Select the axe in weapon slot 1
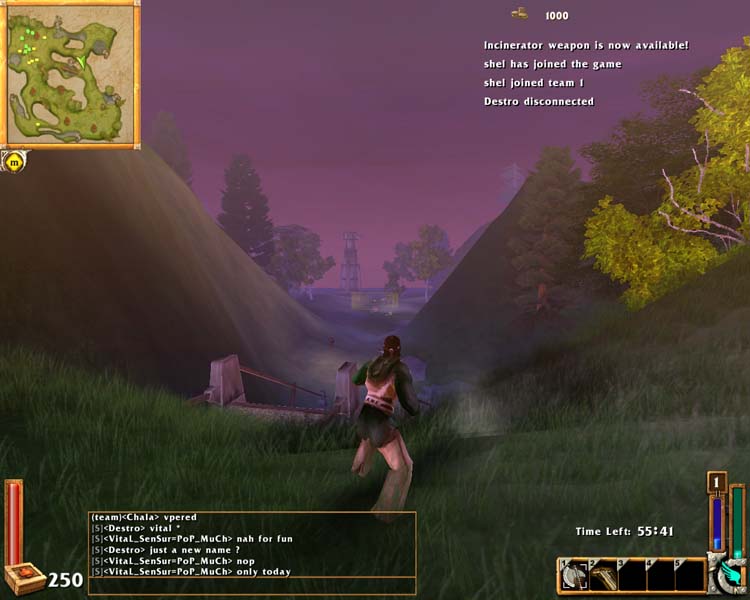Viewport: 750px width, 600px height. click(575, 576)
